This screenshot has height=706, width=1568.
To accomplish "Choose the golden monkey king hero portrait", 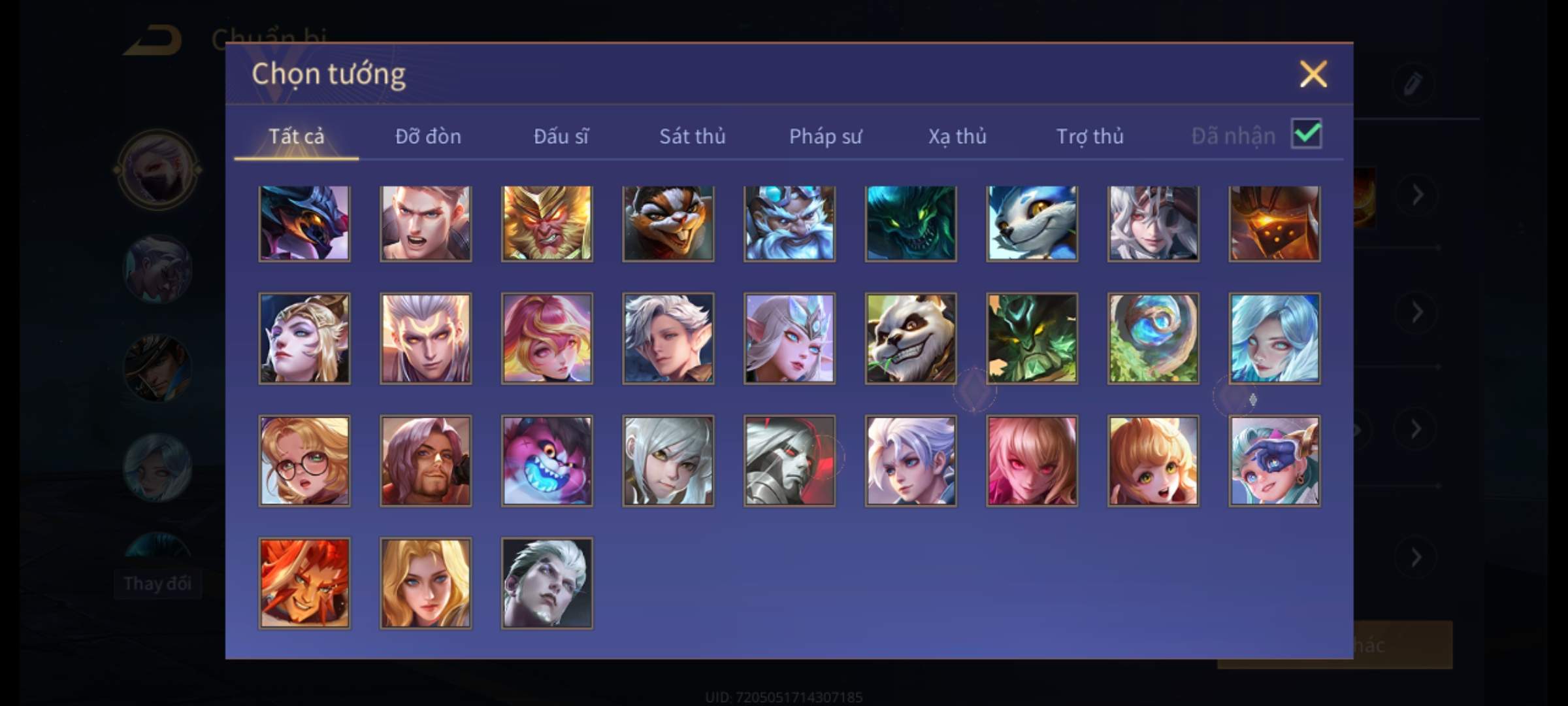I will tap(547, 224).
